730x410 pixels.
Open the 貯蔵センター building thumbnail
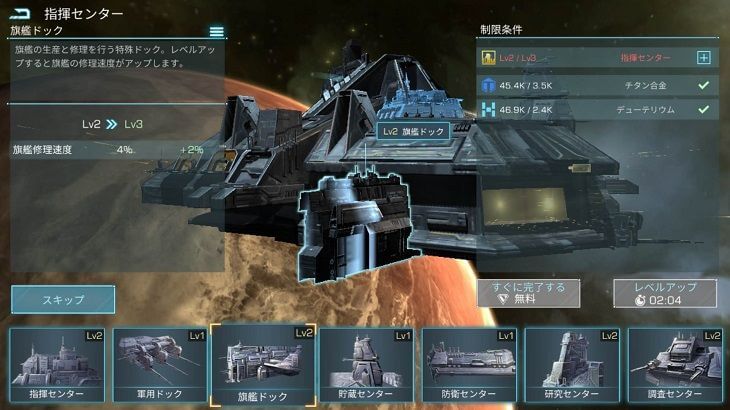click(366, 366)
